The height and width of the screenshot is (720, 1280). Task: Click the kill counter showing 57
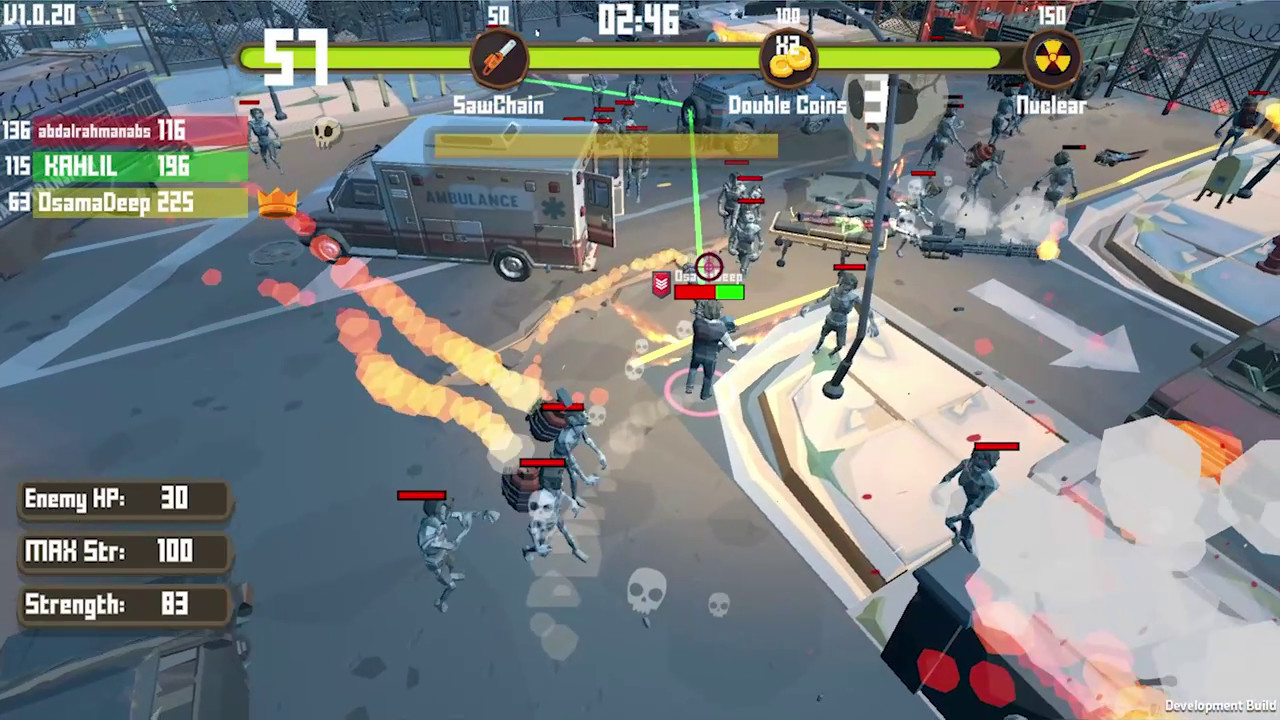294,55
